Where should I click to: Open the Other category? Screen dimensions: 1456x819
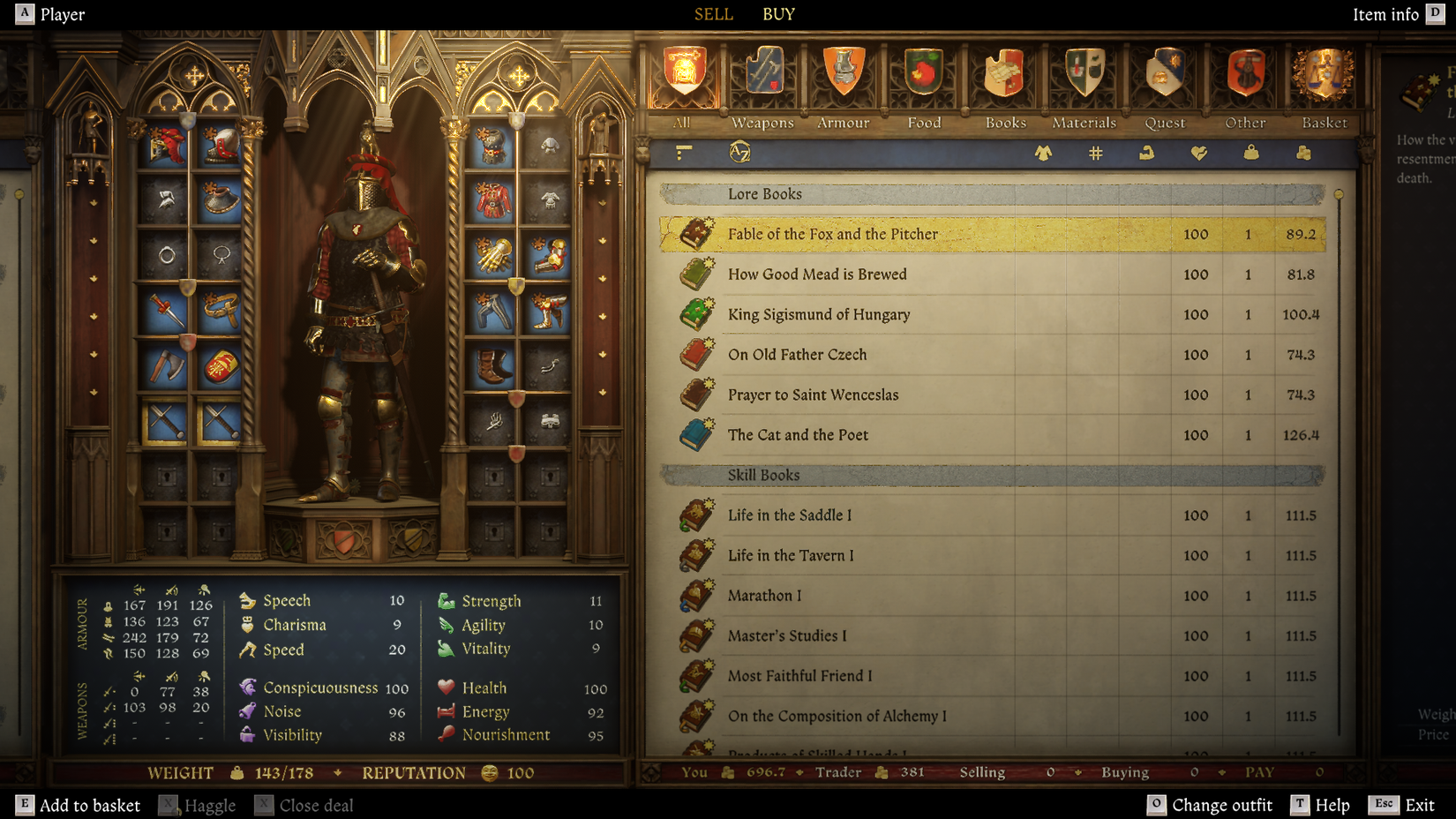coord(1244,75)
